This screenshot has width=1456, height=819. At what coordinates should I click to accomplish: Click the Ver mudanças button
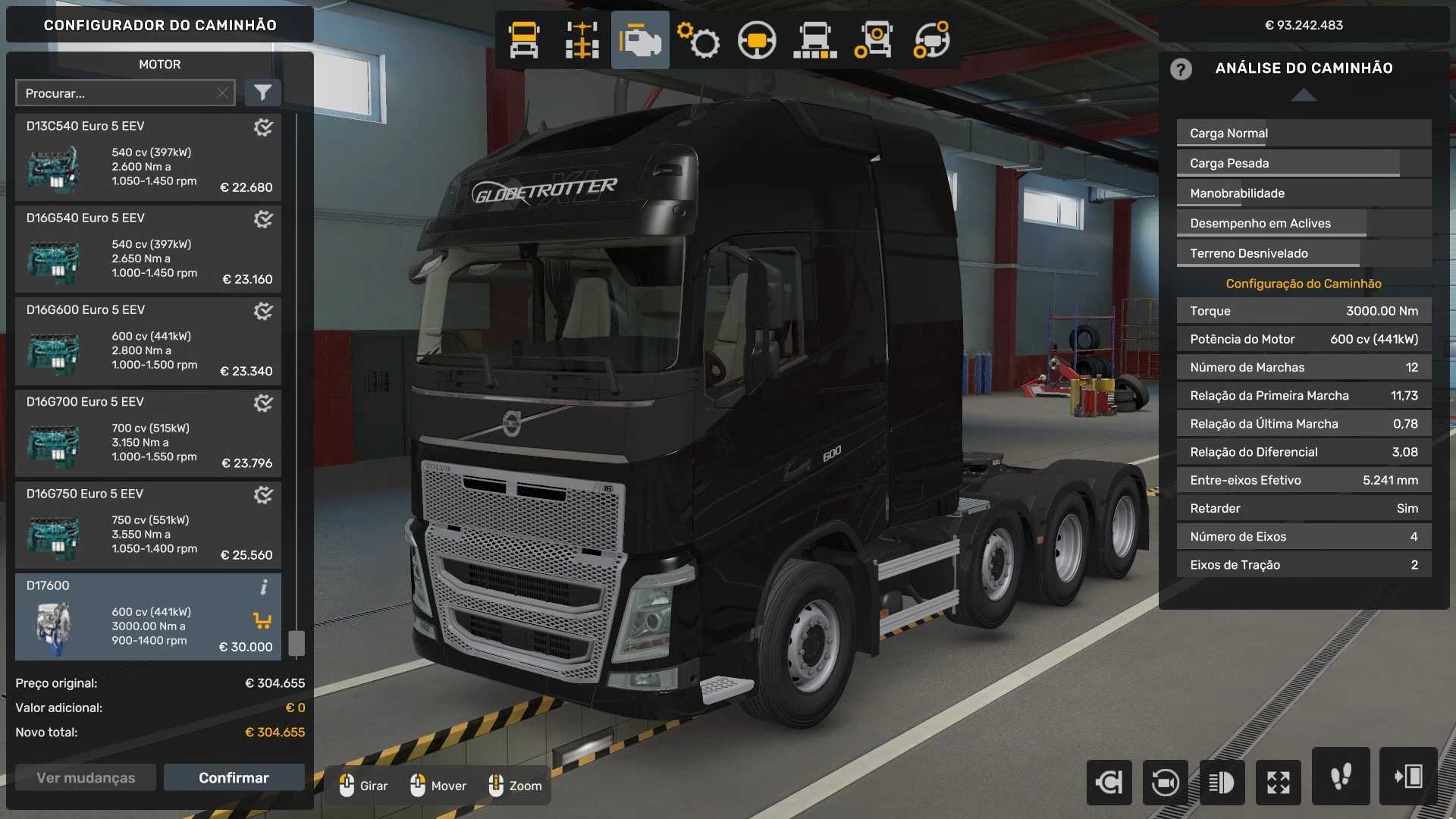[x=86, y=778]
